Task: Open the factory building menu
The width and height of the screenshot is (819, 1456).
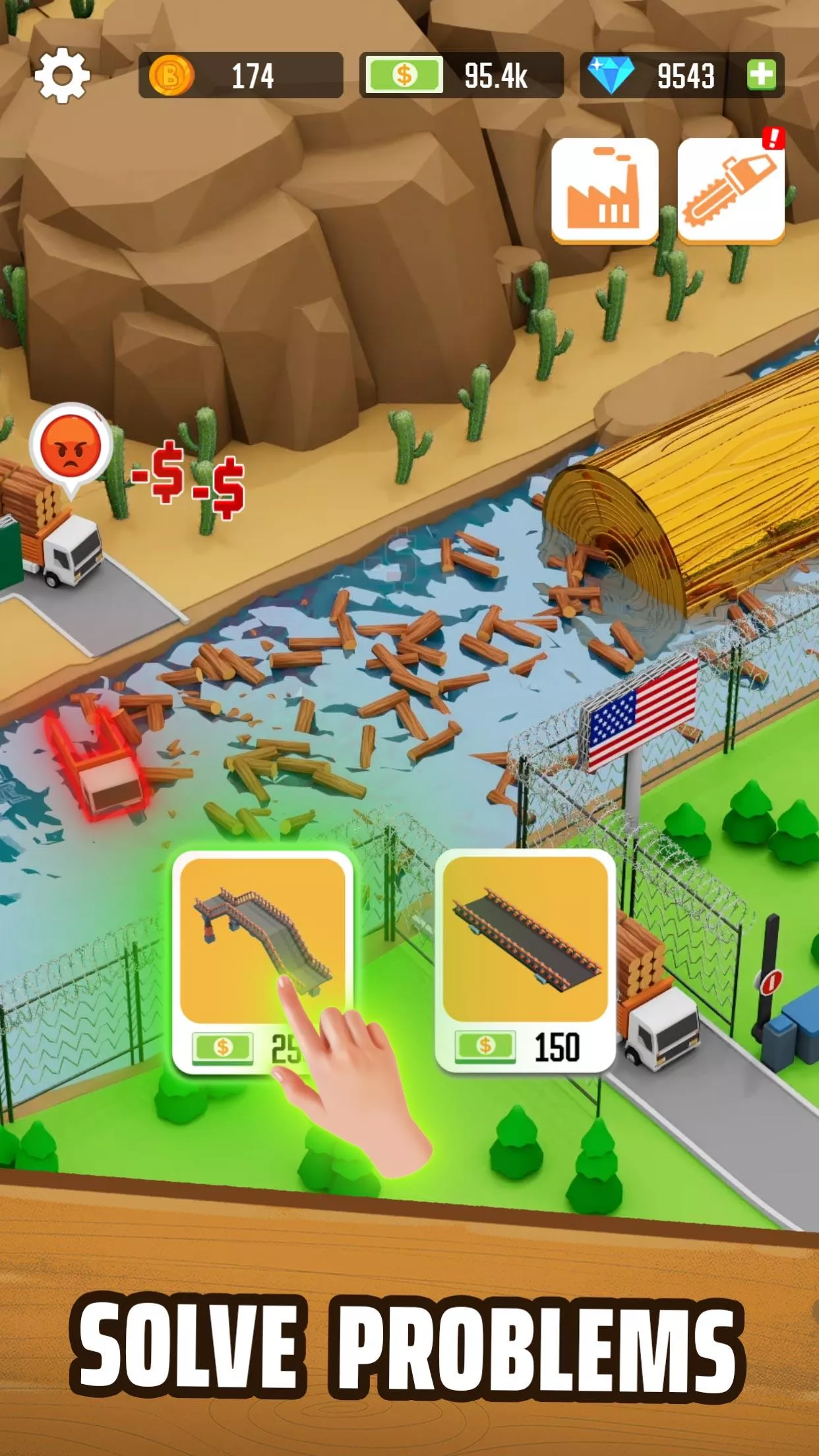Action: tap(604, 190)
